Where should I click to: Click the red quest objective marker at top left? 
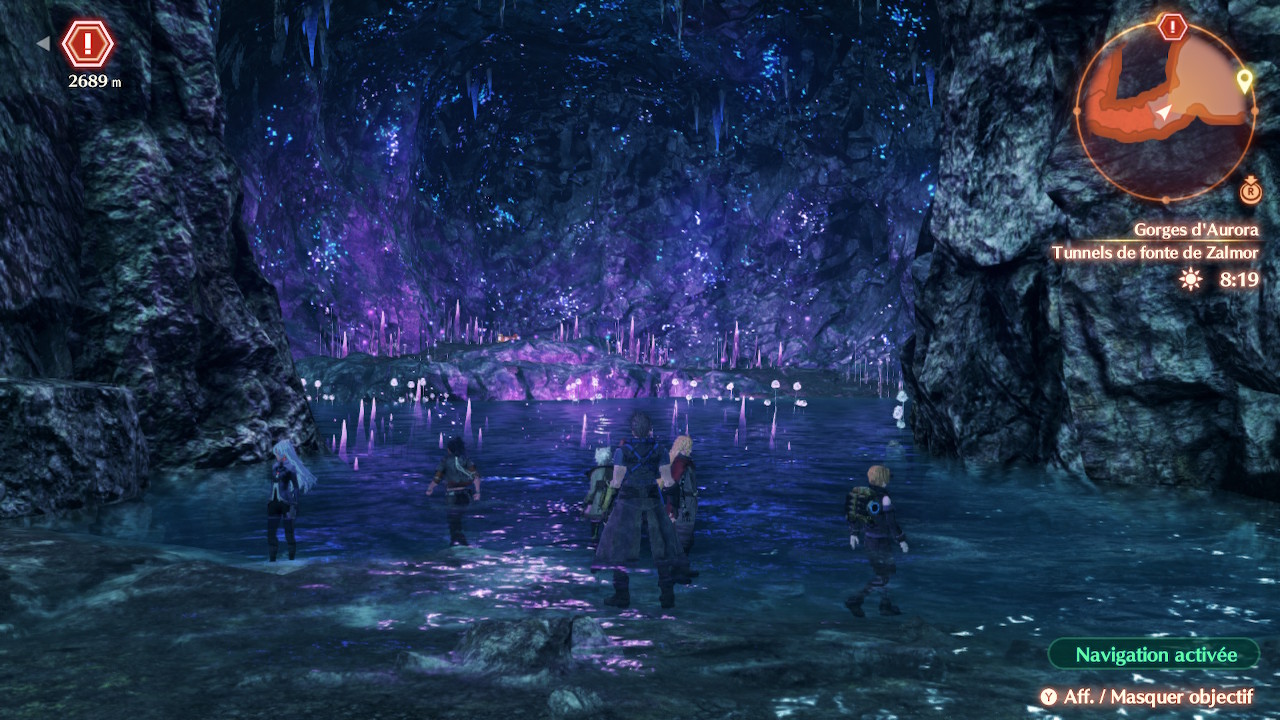[x=88, y=44]
